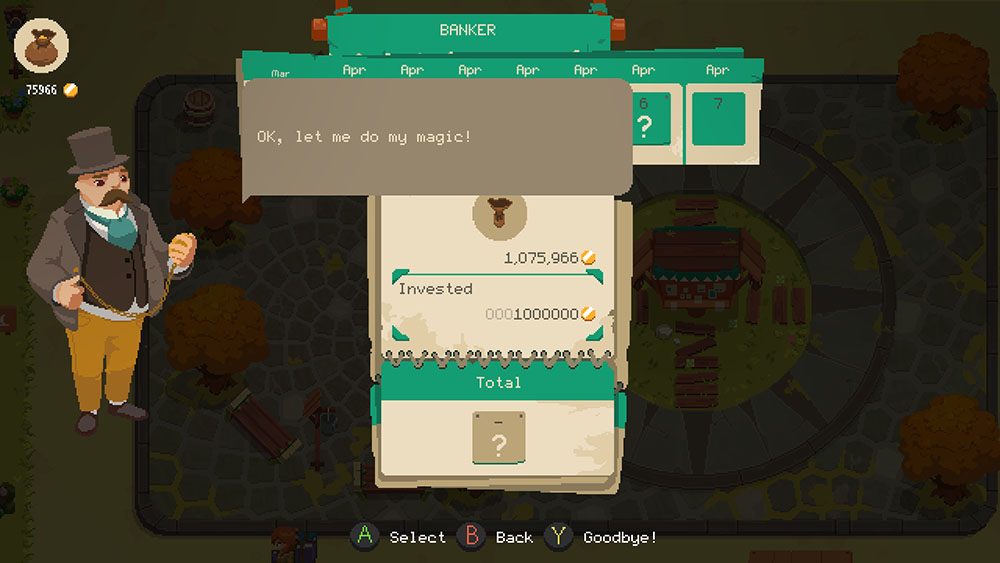Open the Total question mark box
The height and width of the screenshot is (563, 1000).
[498, 438]
